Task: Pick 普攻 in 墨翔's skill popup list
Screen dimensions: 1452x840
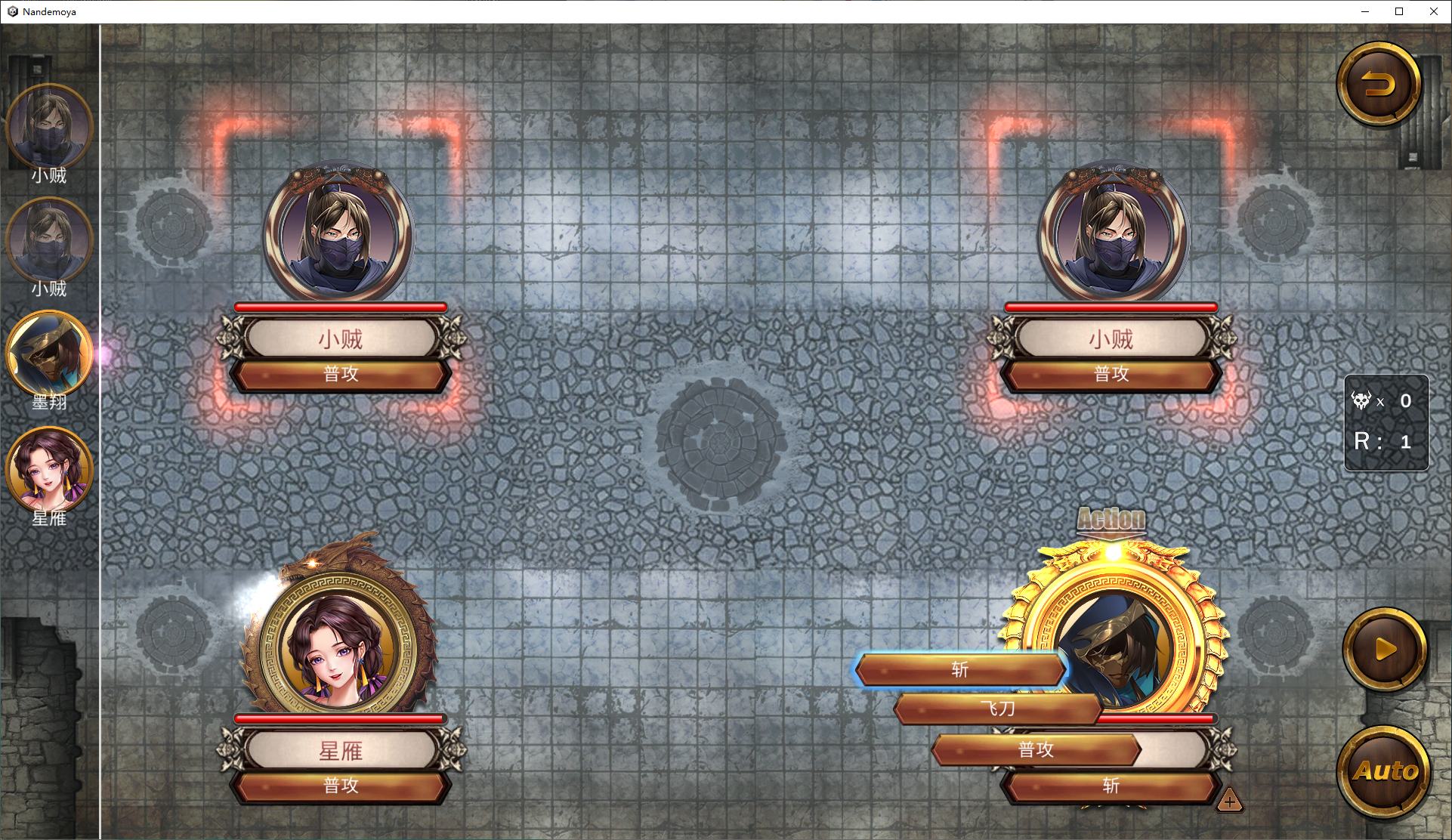Action: (1035, 749)
